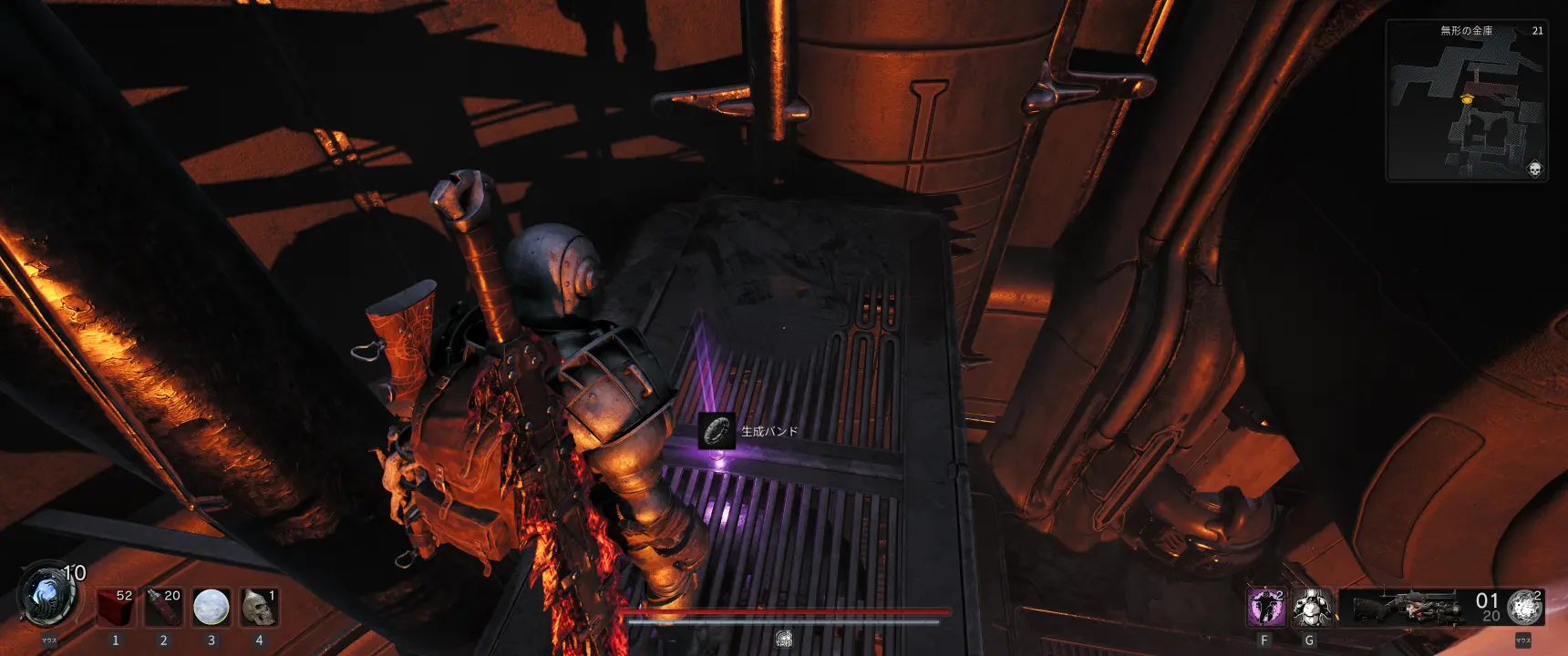This screenshot has height=656, width=1568.
Task: Select the red block consumable in slot 1
Action: pos(116,608)
